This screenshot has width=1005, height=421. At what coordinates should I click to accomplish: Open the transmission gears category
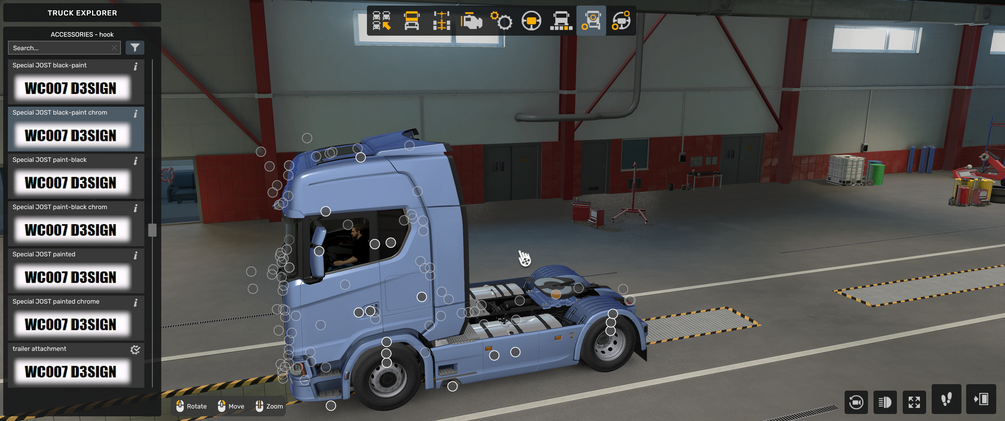(x=501, y=21)
